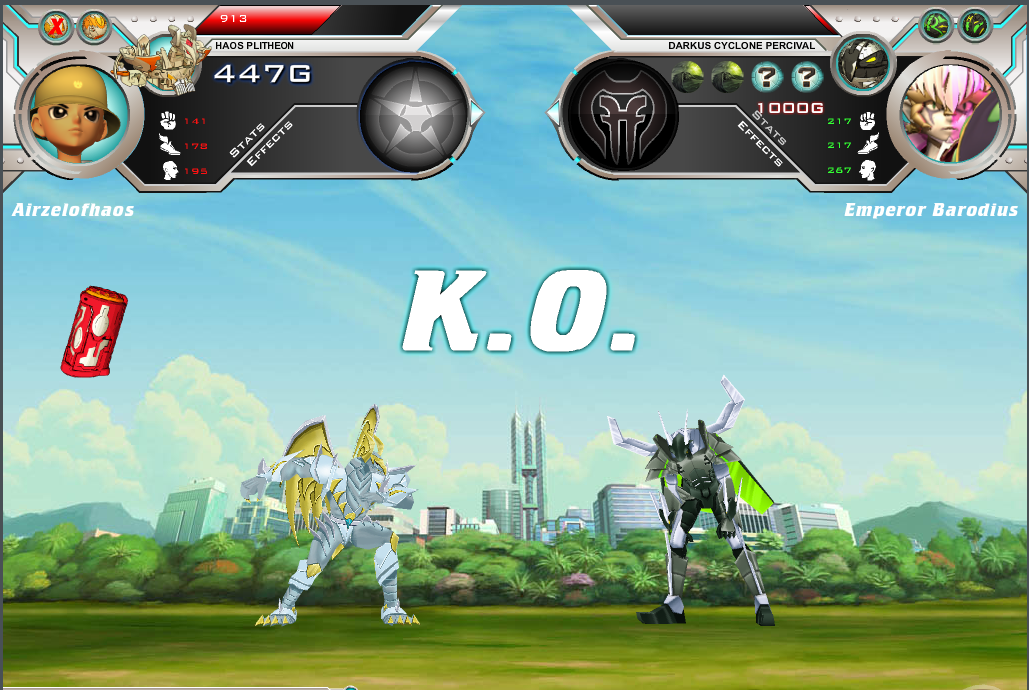Click the arrow beside the Haos star emblem
Screen dimensions: 1029x690
click(x=476, y=114)
